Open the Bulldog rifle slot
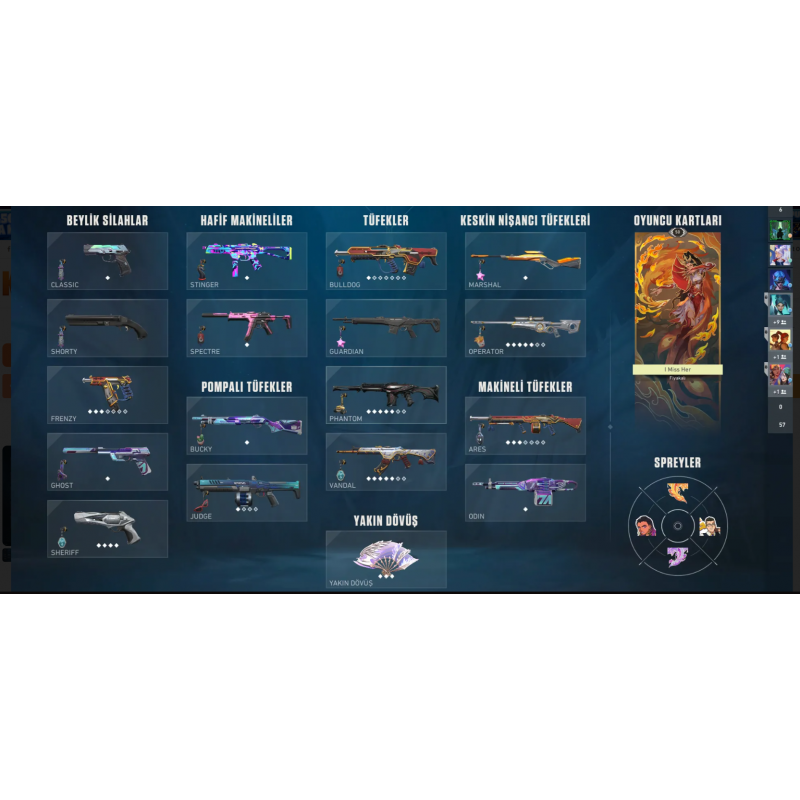 pos(385,261)
